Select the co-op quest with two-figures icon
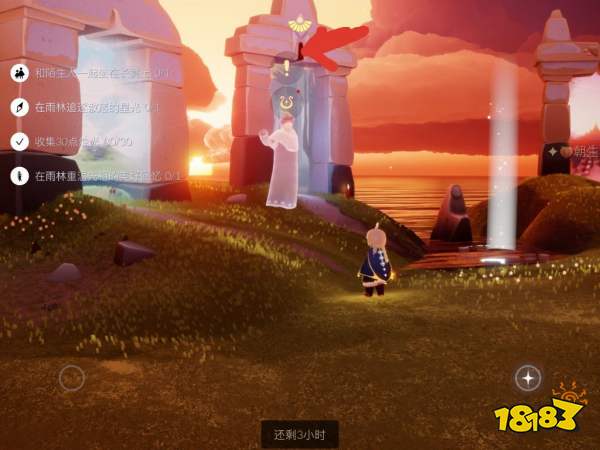This screenshot has width=600, height=450. [19, 73]
